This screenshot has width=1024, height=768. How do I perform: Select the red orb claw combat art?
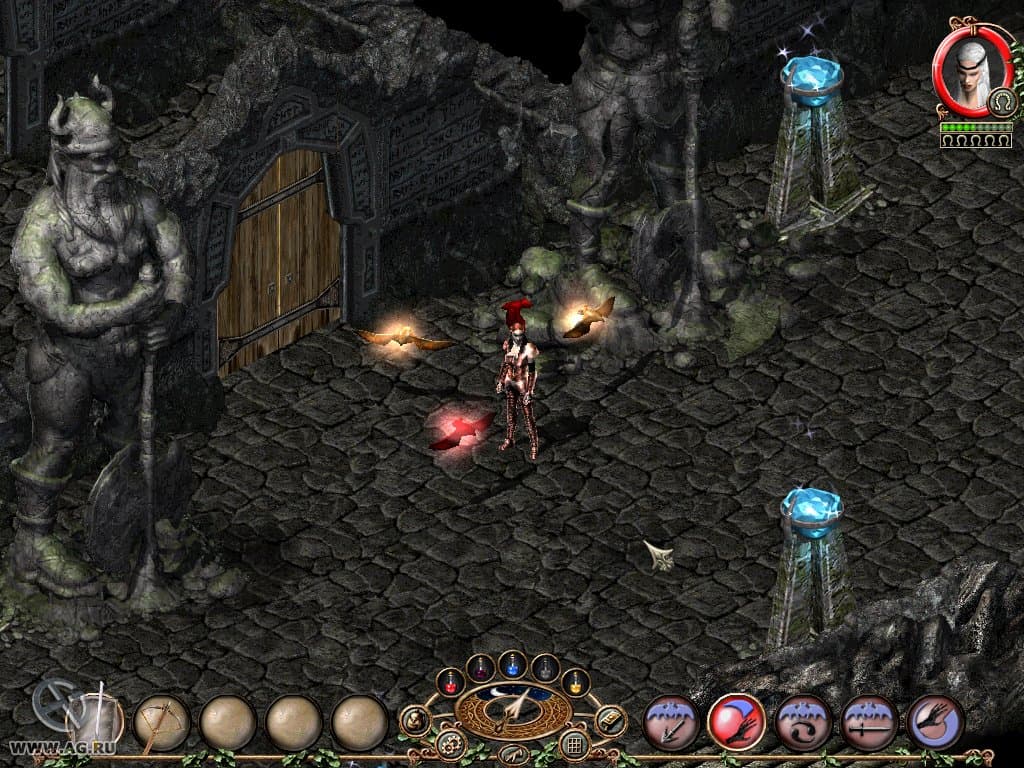pos(737,722)
